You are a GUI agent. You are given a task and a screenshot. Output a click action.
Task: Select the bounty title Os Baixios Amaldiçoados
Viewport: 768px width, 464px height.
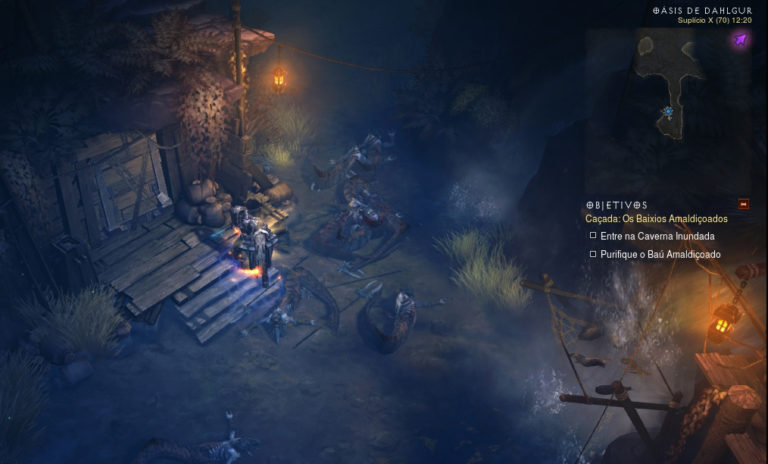point(656,218)
